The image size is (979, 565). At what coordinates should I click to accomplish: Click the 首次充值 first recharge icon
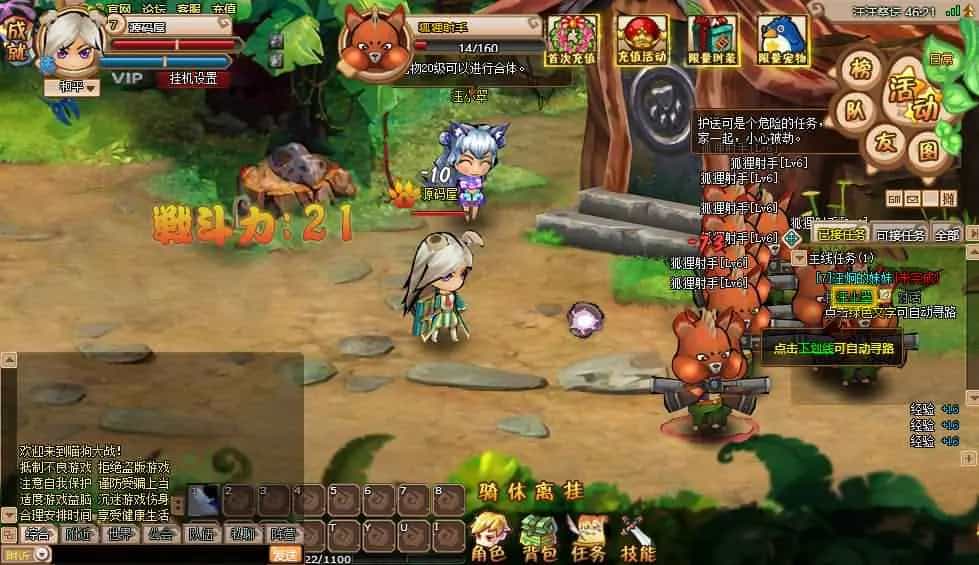tap(572, 40)
